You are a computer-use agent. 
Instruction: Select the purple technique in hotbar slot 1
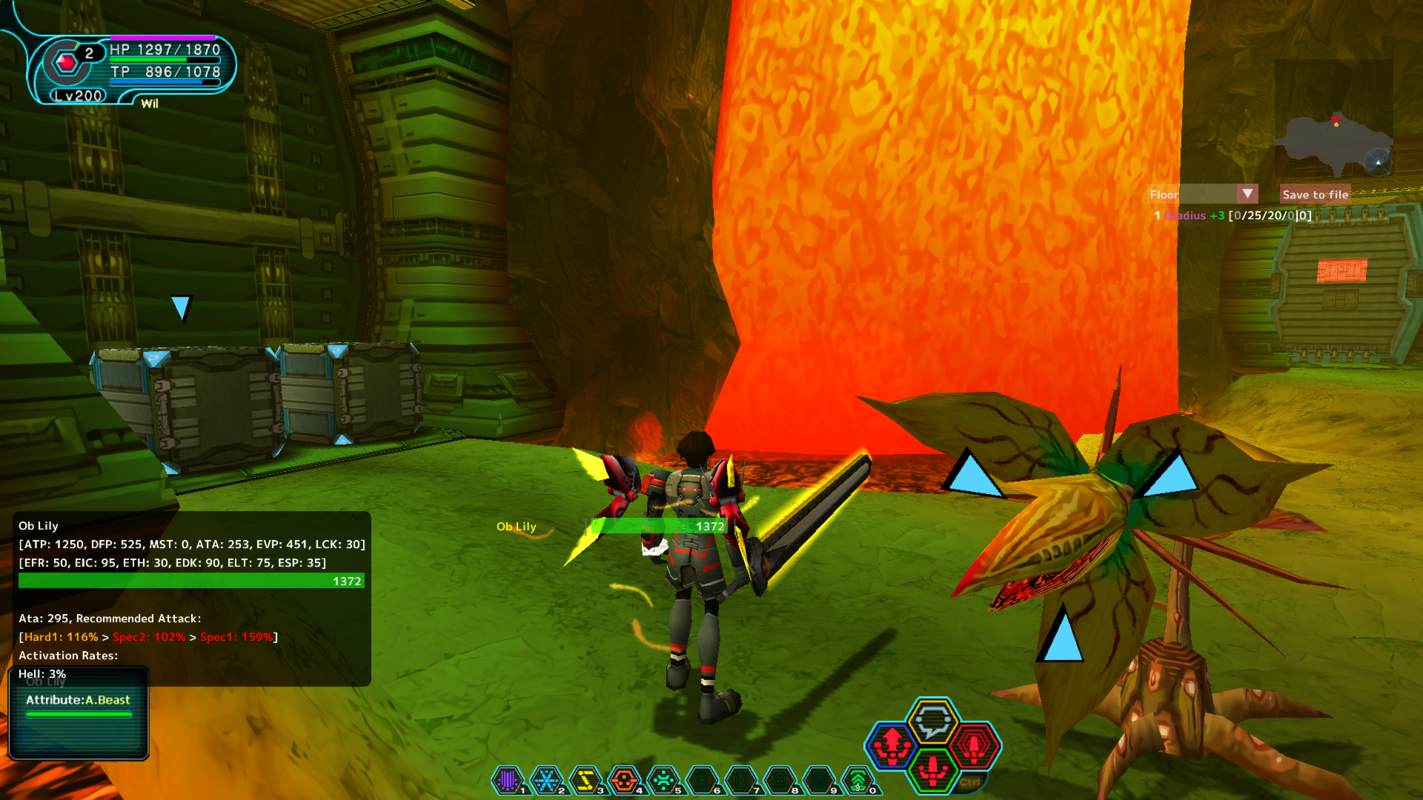click(x=508, y=778)
